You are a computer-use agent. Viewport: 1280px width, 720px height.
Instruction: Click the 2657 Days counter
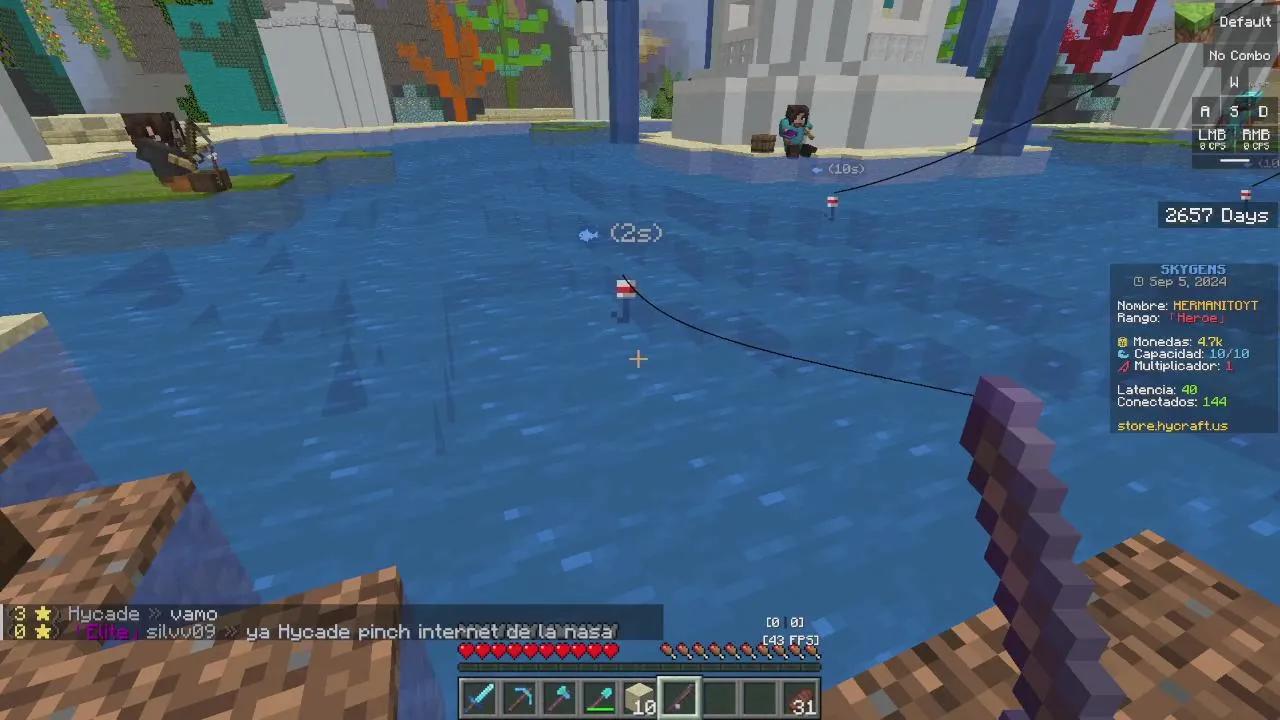(x=1216, y=215)
